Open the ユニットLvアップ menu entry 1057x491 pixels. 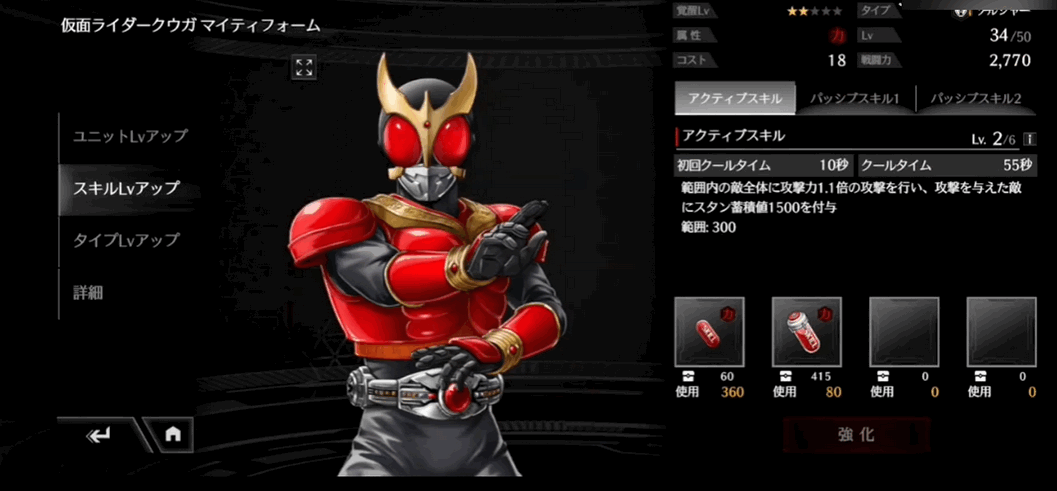[x=130, y=136]
